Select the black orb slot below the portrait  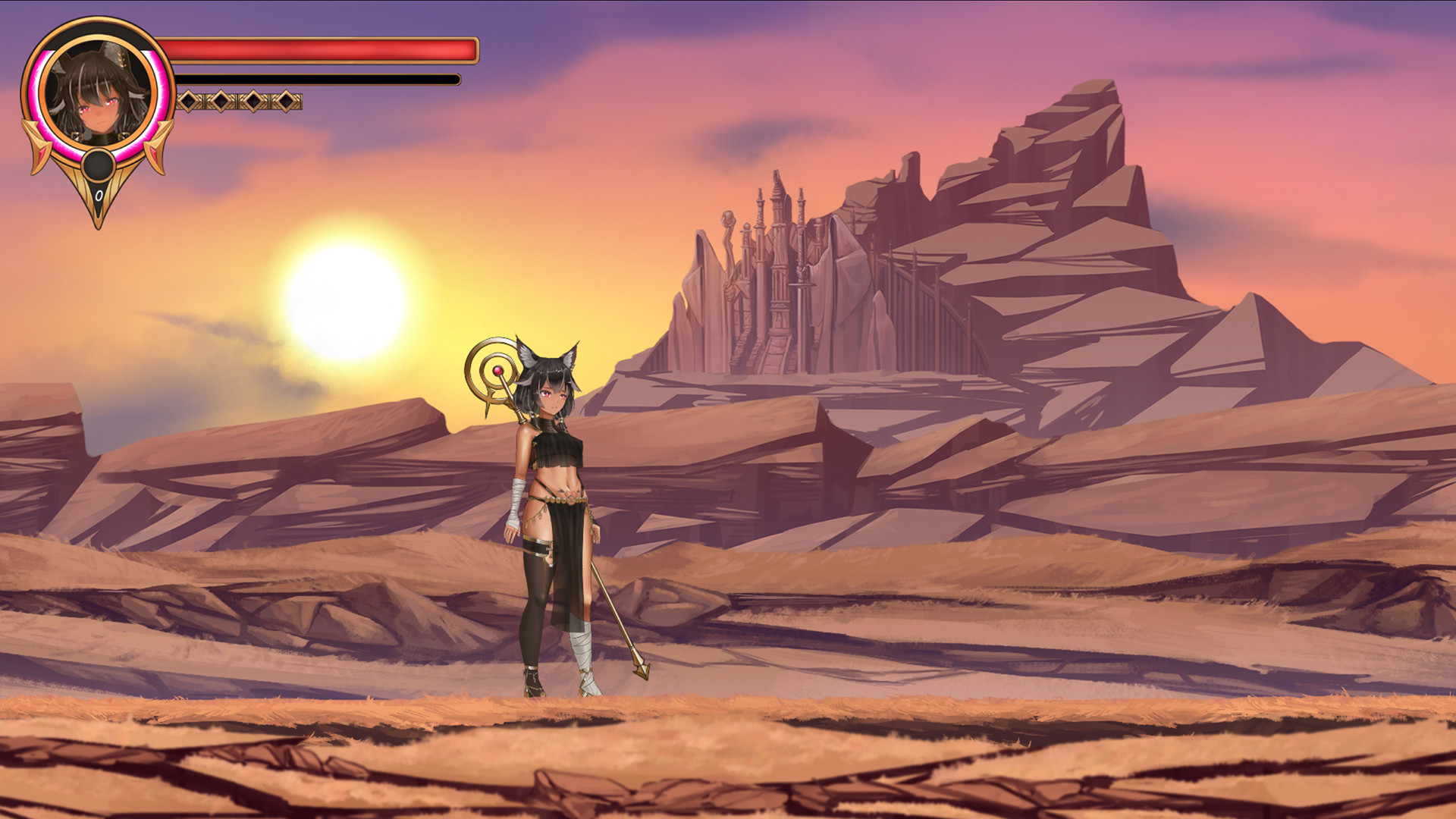pos(98,165)
